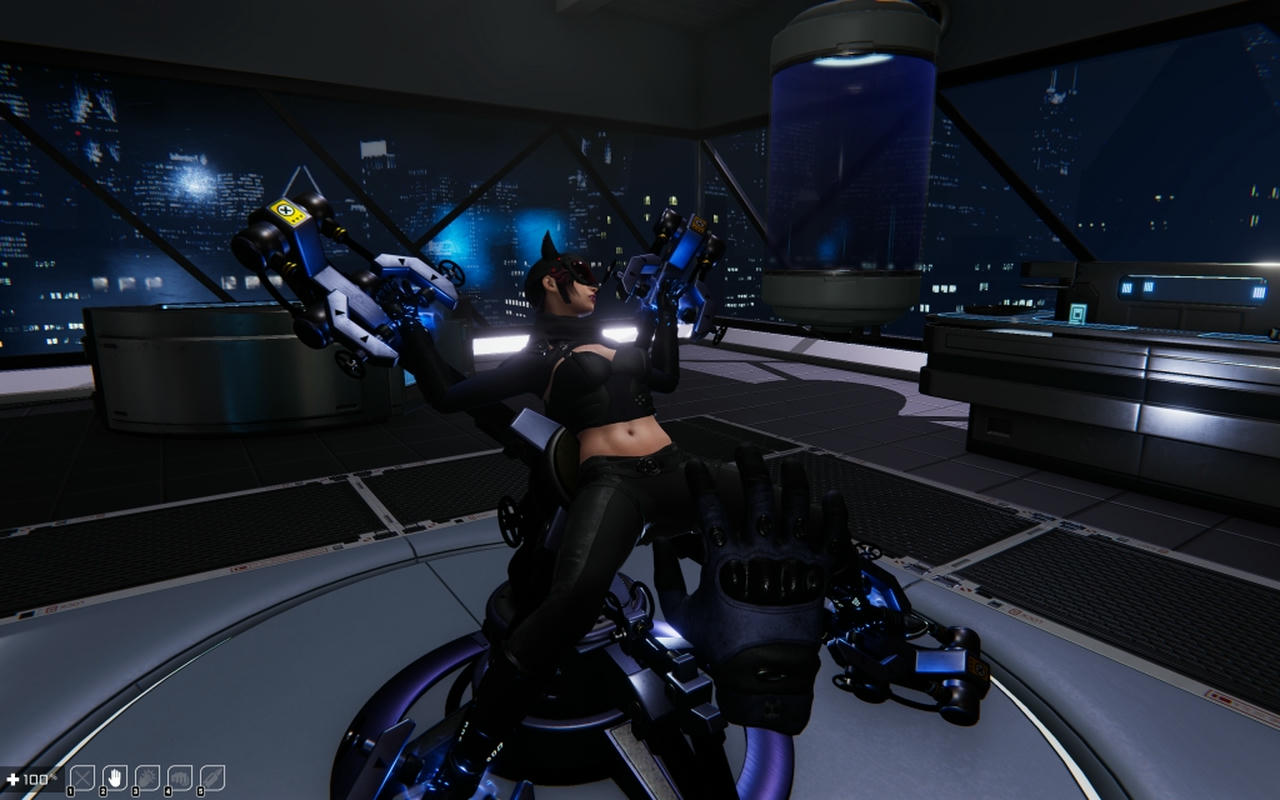Screen dimensions: 1280x800
Task: Click the health cross icon
Action: [12, 777]
